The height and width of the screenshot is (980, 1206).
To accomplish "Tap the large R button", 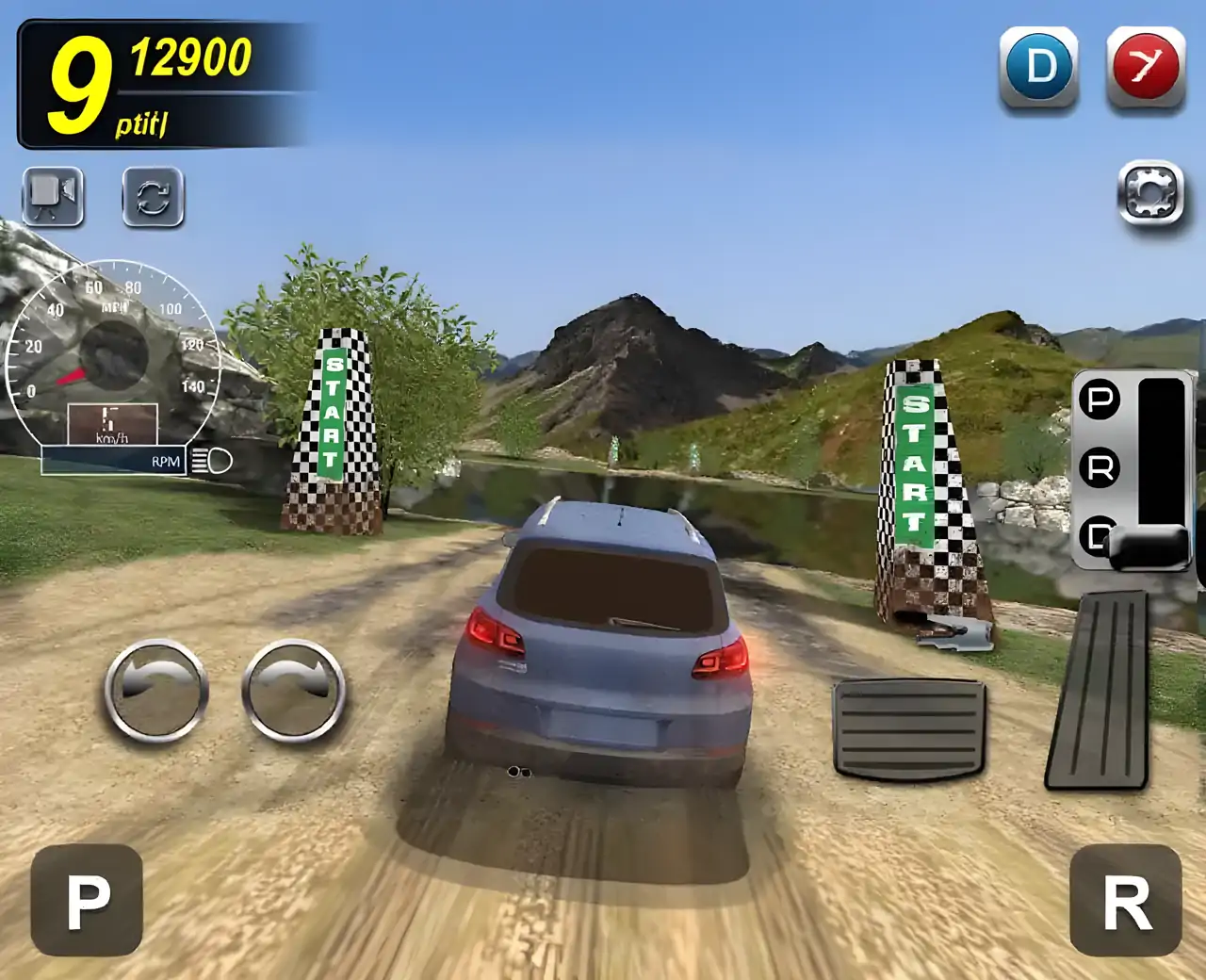I will tap(1126, 900).
